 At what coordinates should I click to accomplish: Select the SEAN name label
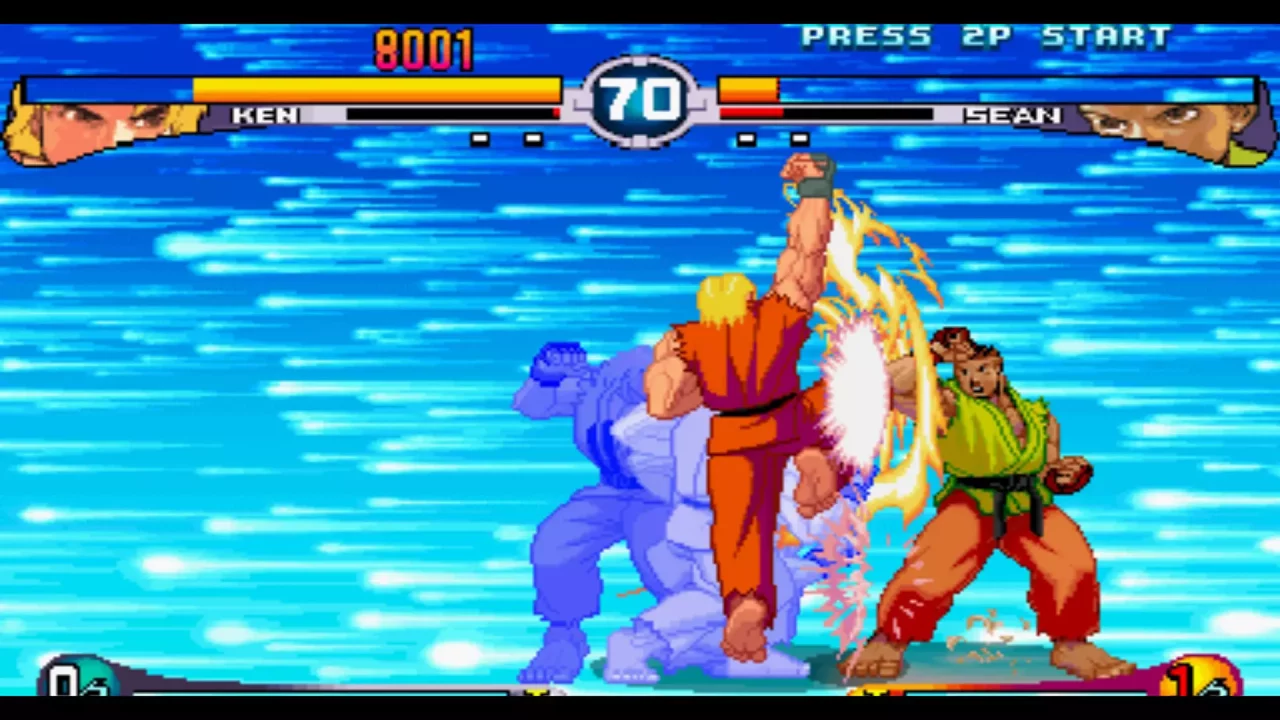click(1013, 115)
